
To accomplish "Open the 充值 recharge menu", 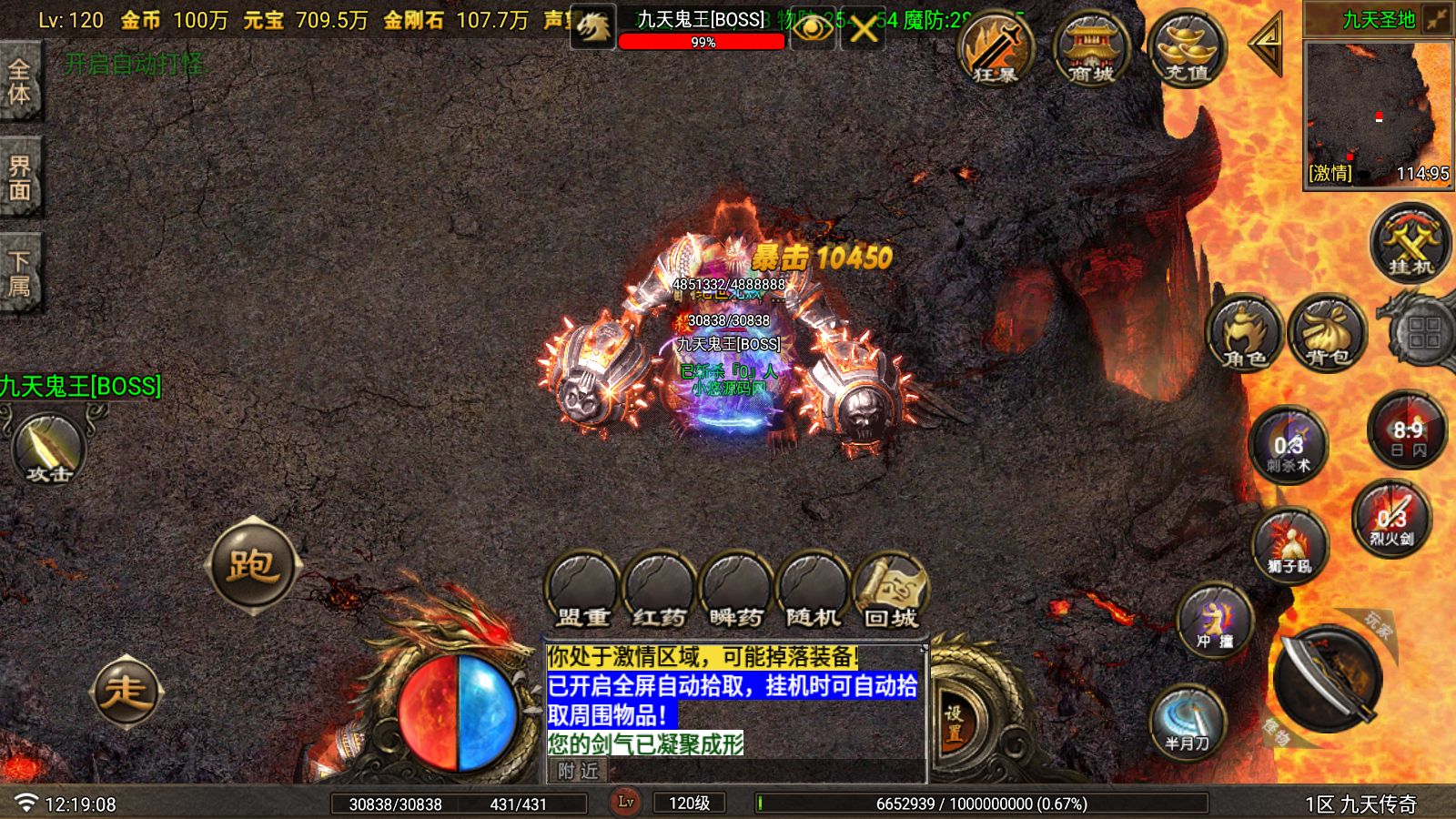I will pyautogui.click(x=1187, y=49).
